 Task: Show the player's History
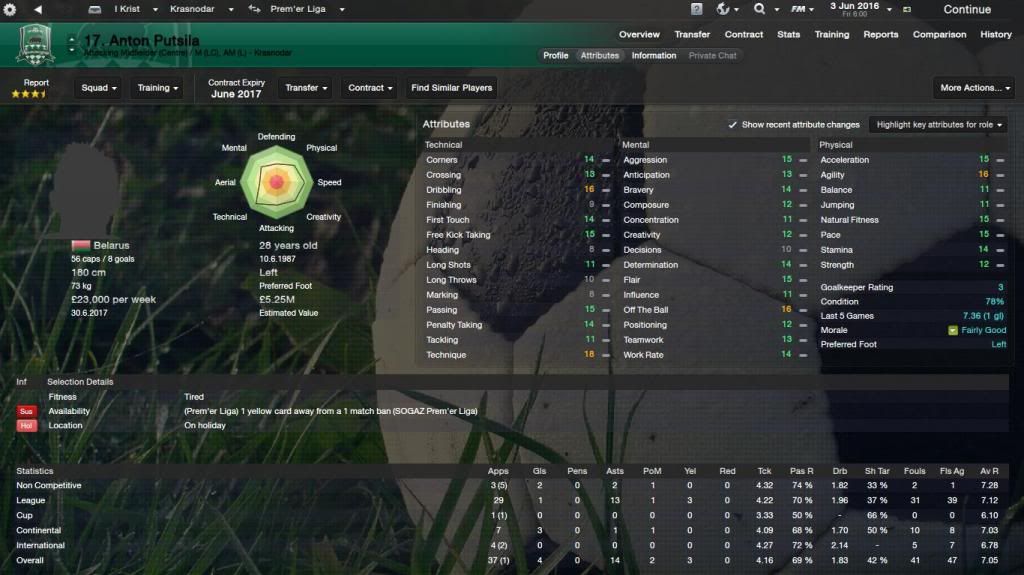(996, 34)
